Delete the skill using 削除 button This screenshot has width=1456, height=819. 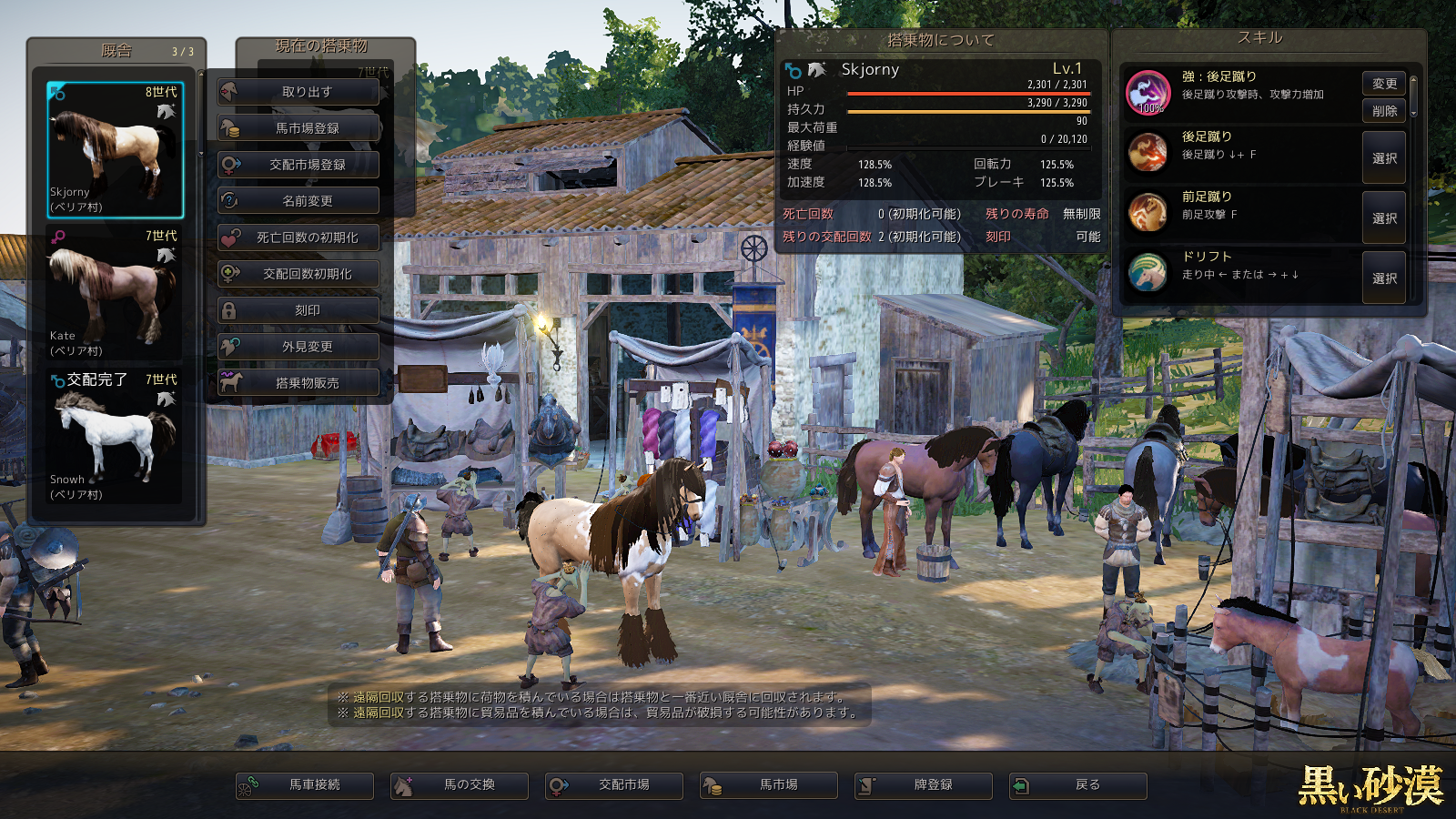pos(1384,111)
